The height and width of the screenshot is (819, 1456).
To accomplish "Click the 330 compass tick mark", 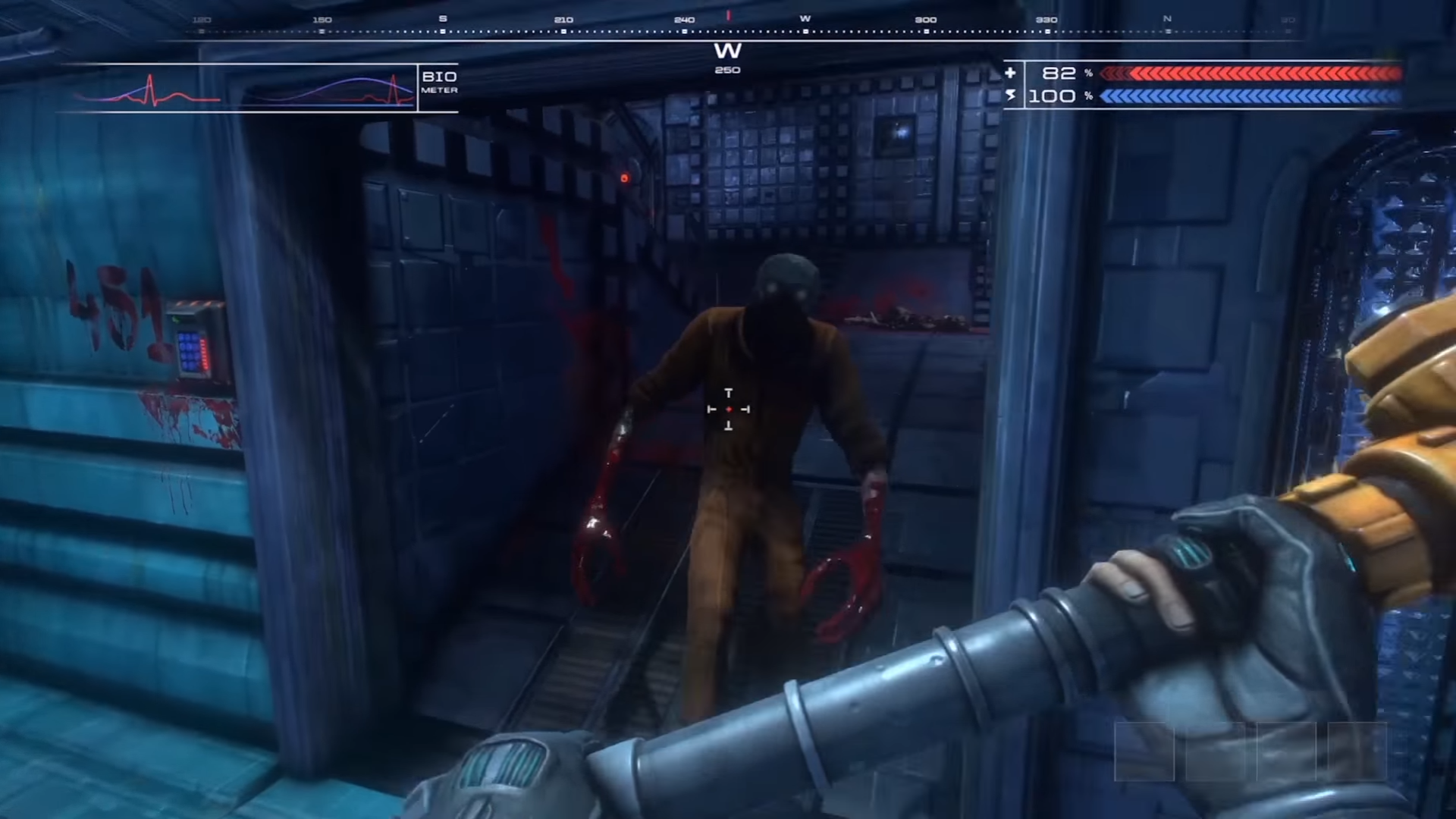I will click(x=1047, y=20).
